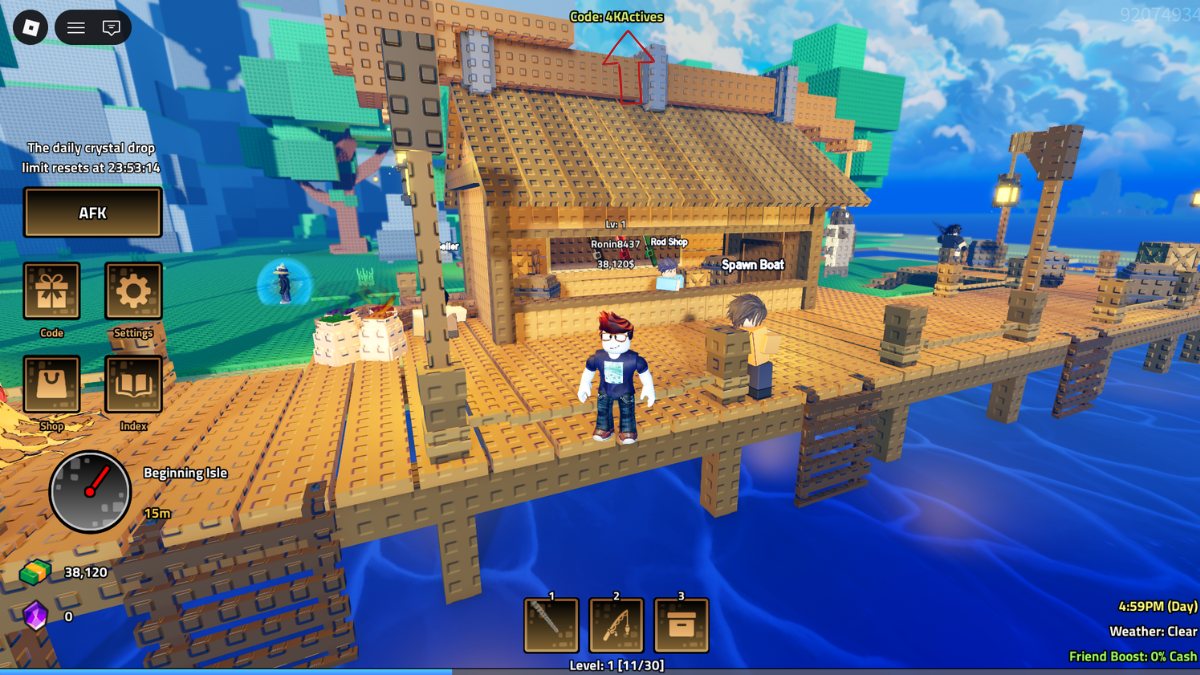Viewport: 1200px width, 675px height.
Task: Toggle the AFK button
Action: (x=92, y=212)
